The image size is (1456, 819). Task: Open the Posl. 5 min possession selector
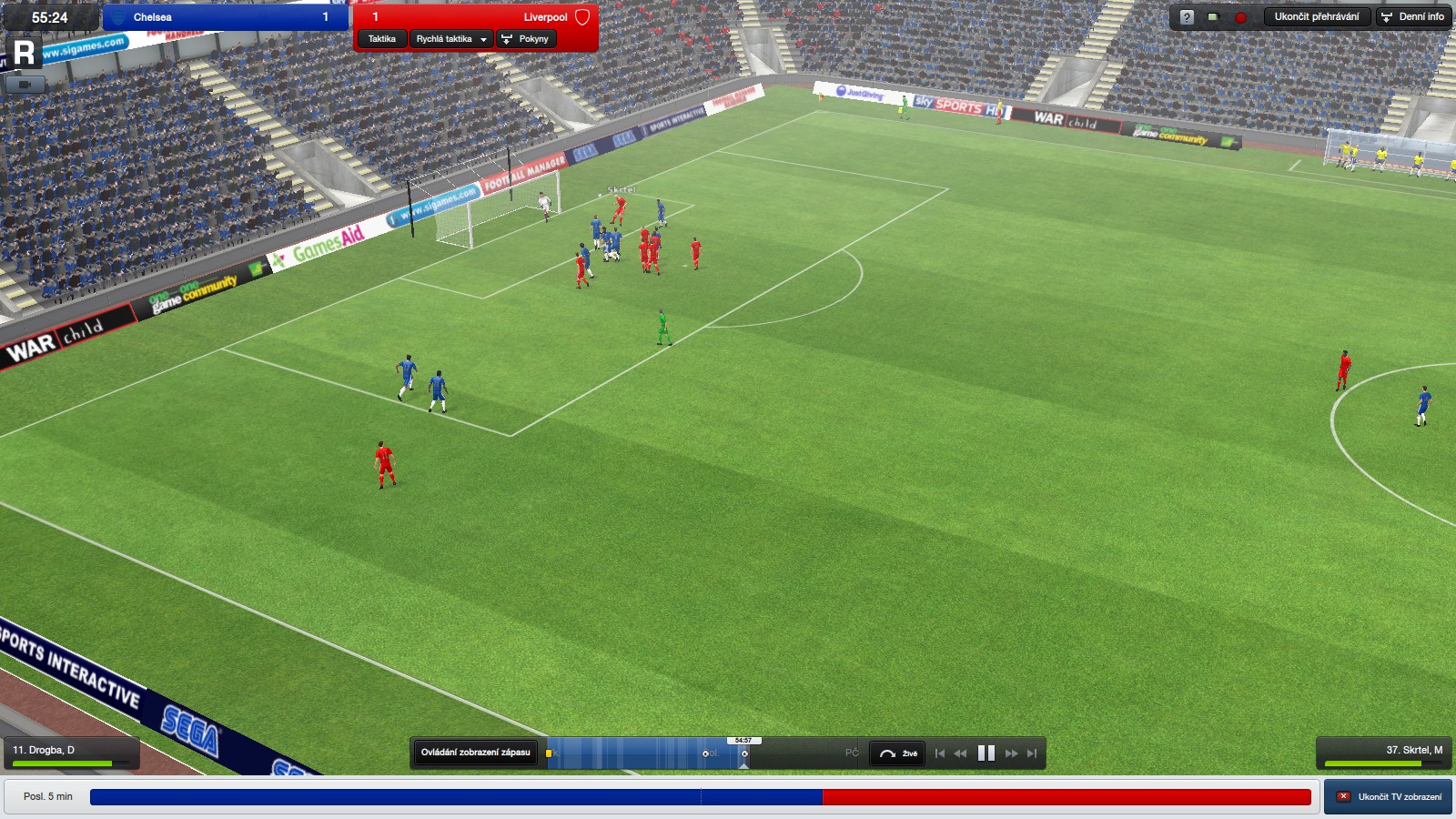pos(48,797)
